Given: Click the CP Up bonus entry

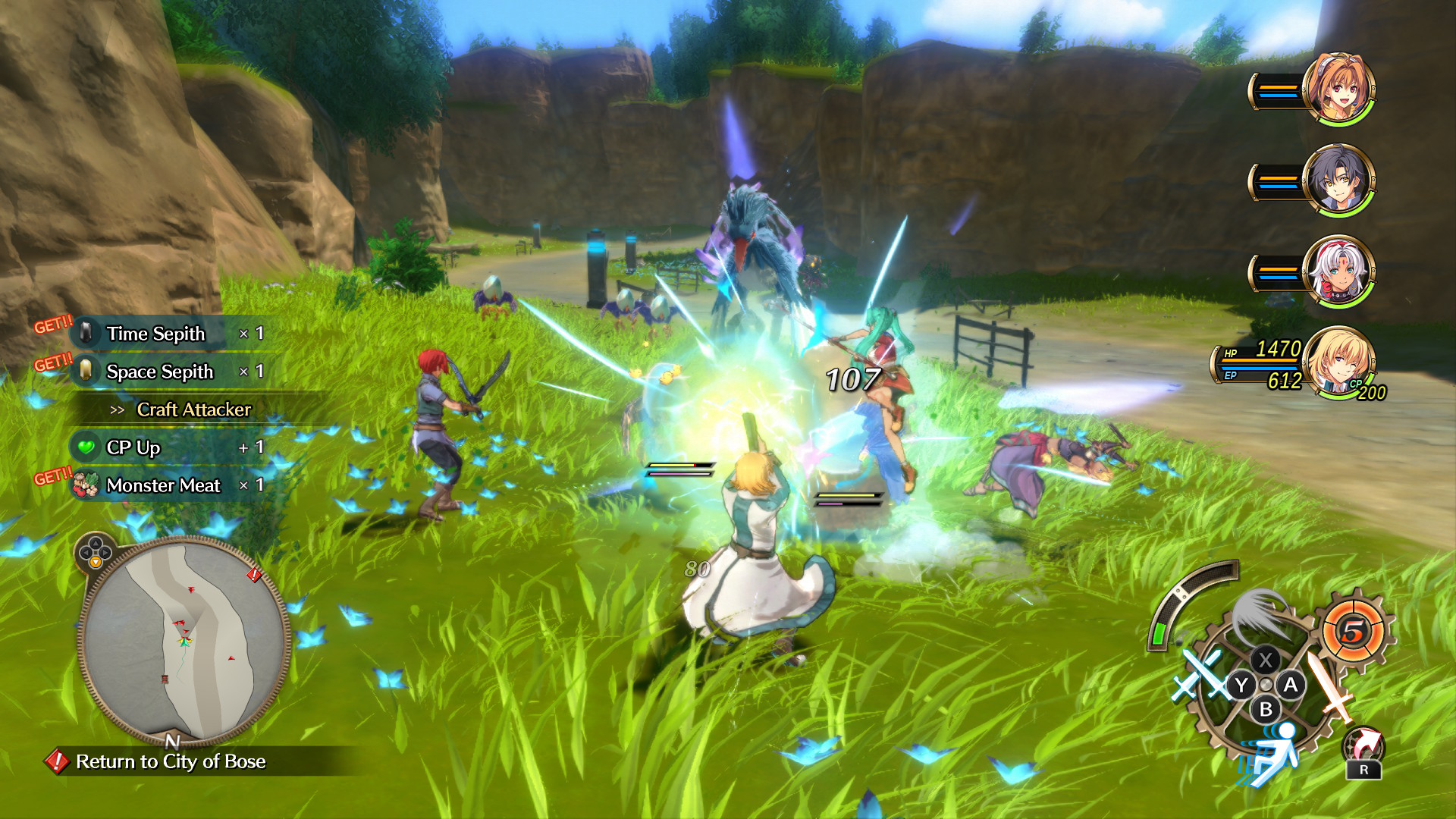Looking at the screenshot, I should tap(133, 447).
